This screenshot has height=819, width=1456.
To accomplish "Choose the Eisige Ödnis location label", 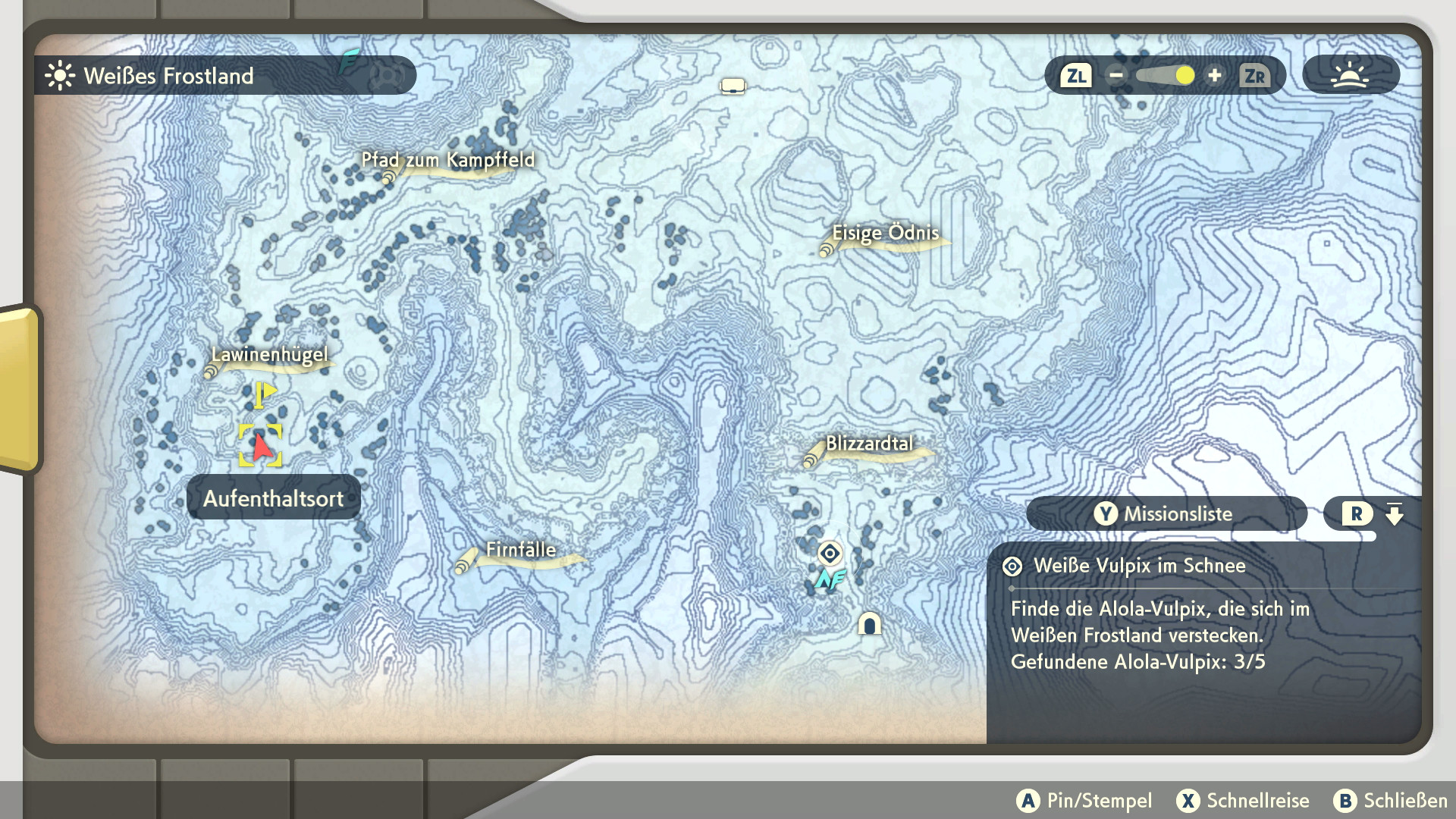I will 885,234.
